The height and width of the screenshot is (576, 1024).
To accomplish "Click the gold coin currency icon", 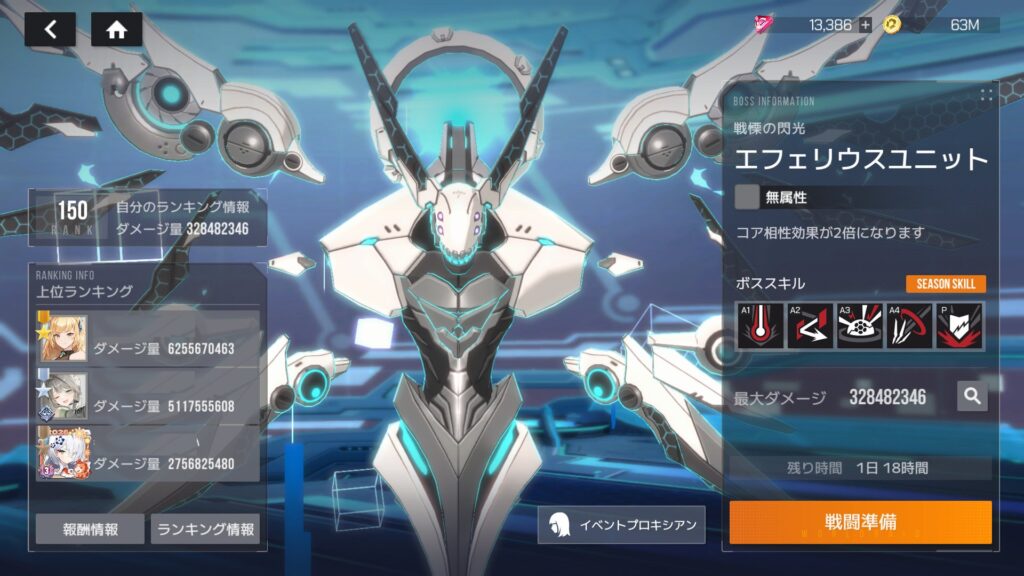I will [x=892, y=25].
